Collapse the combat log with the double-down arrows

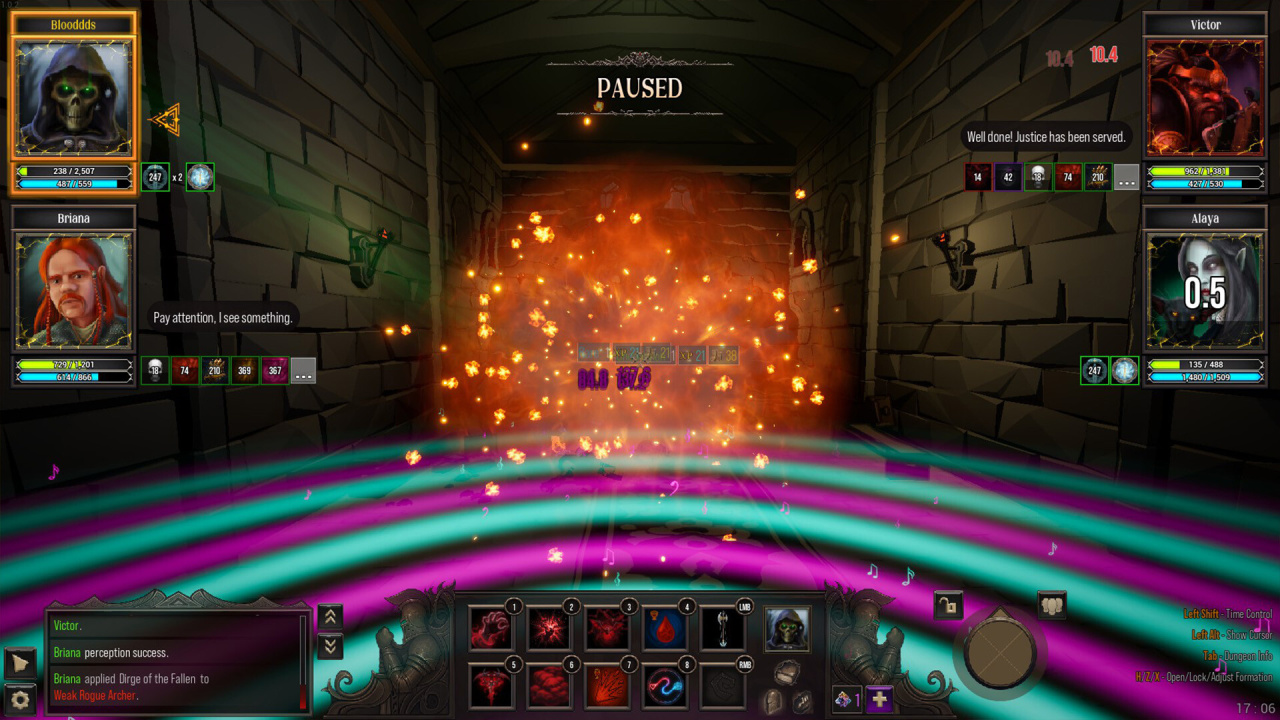click(x=329, y=646)
